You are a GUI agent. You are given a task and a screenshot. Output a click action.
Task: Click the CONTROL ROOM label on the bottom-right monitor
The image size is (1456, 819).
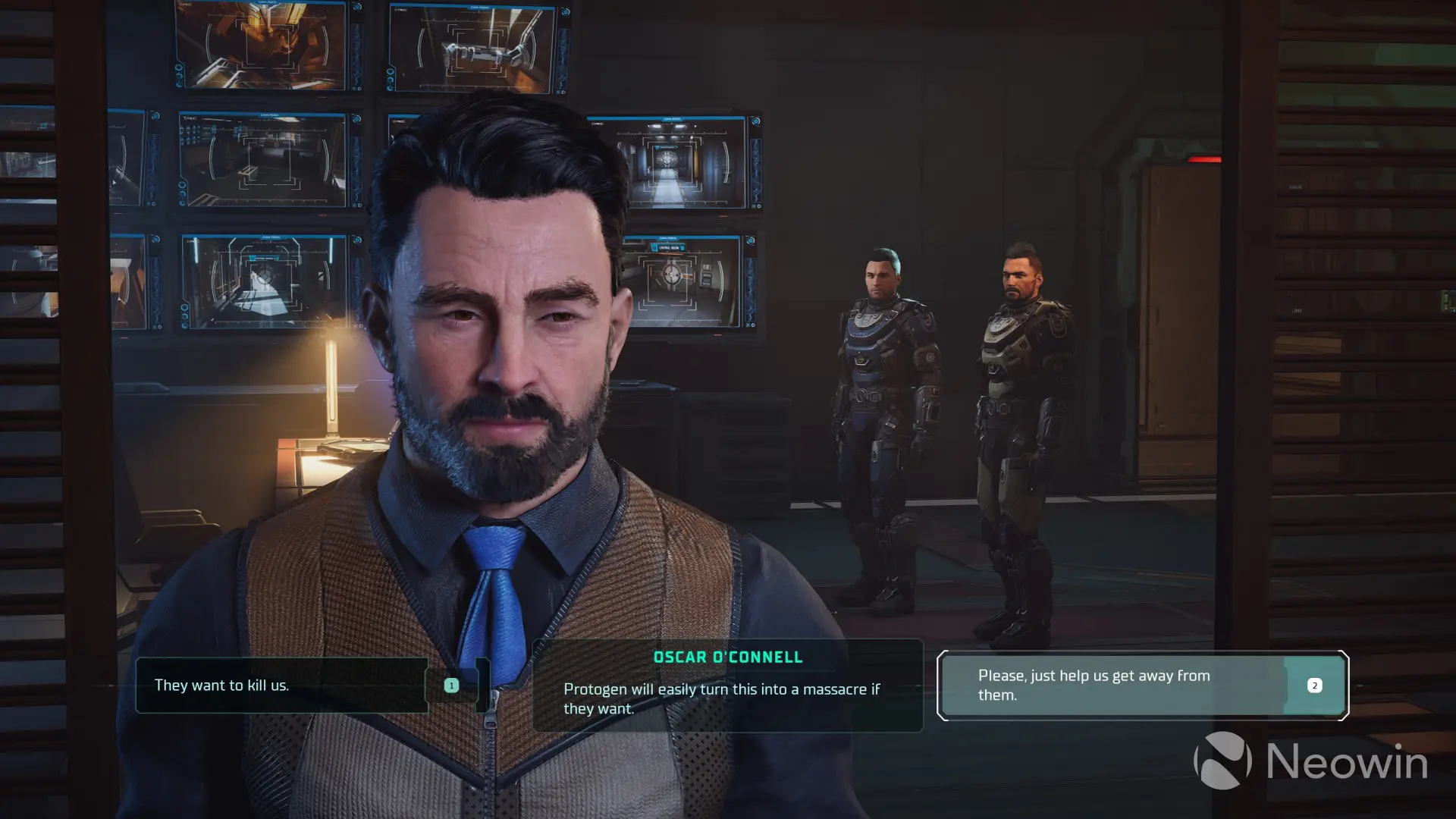[x=670, y=247]
